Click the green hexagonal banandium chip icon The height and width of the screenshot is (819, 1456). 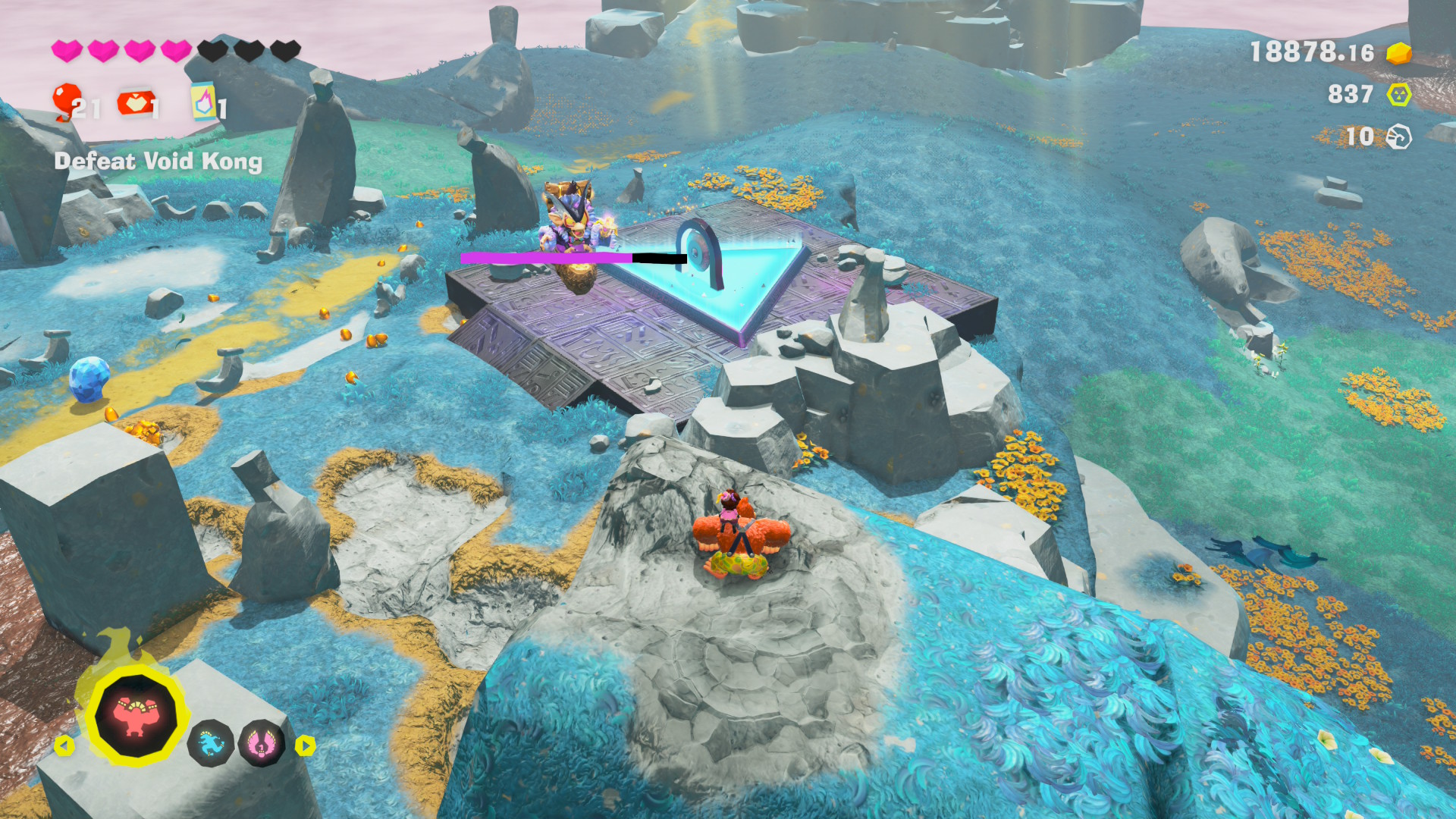coord(1398,95)
